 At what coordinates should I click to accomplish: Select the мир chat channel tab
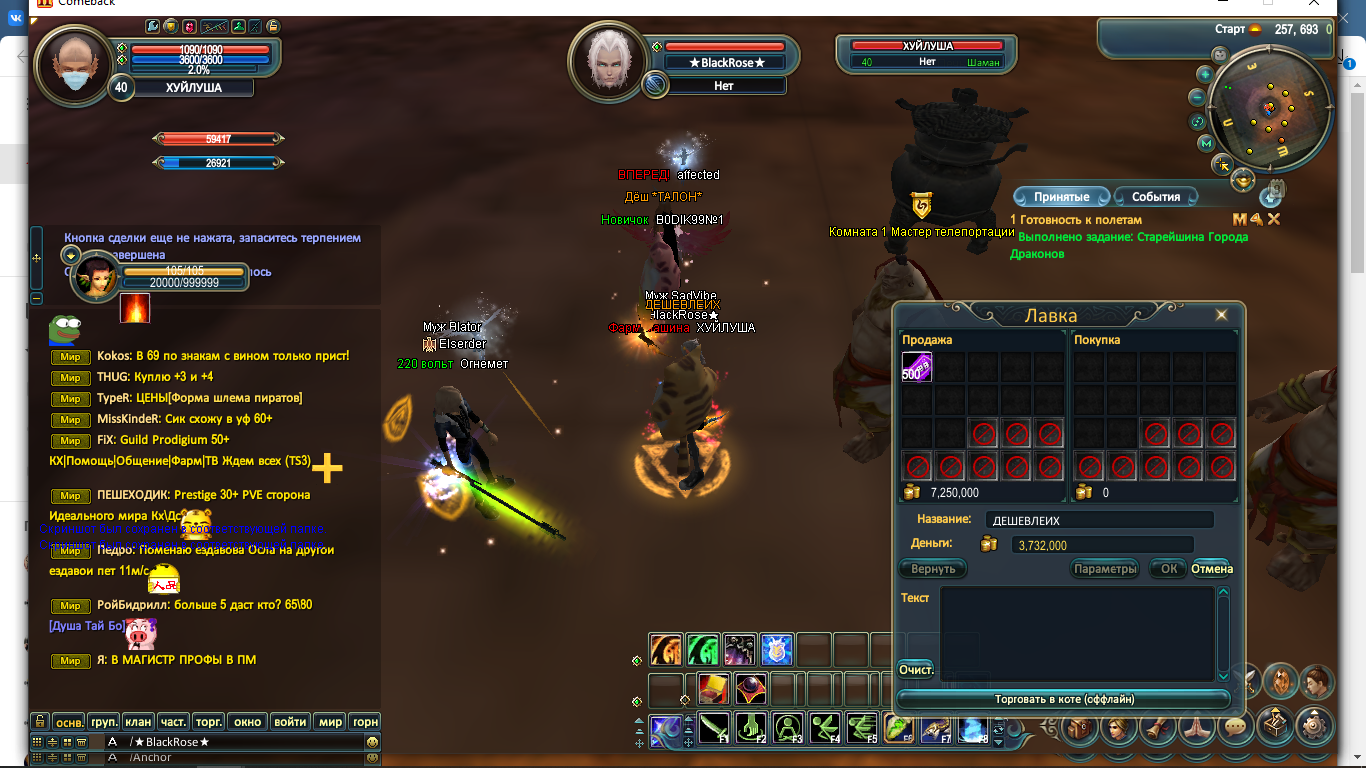[330, 721]
